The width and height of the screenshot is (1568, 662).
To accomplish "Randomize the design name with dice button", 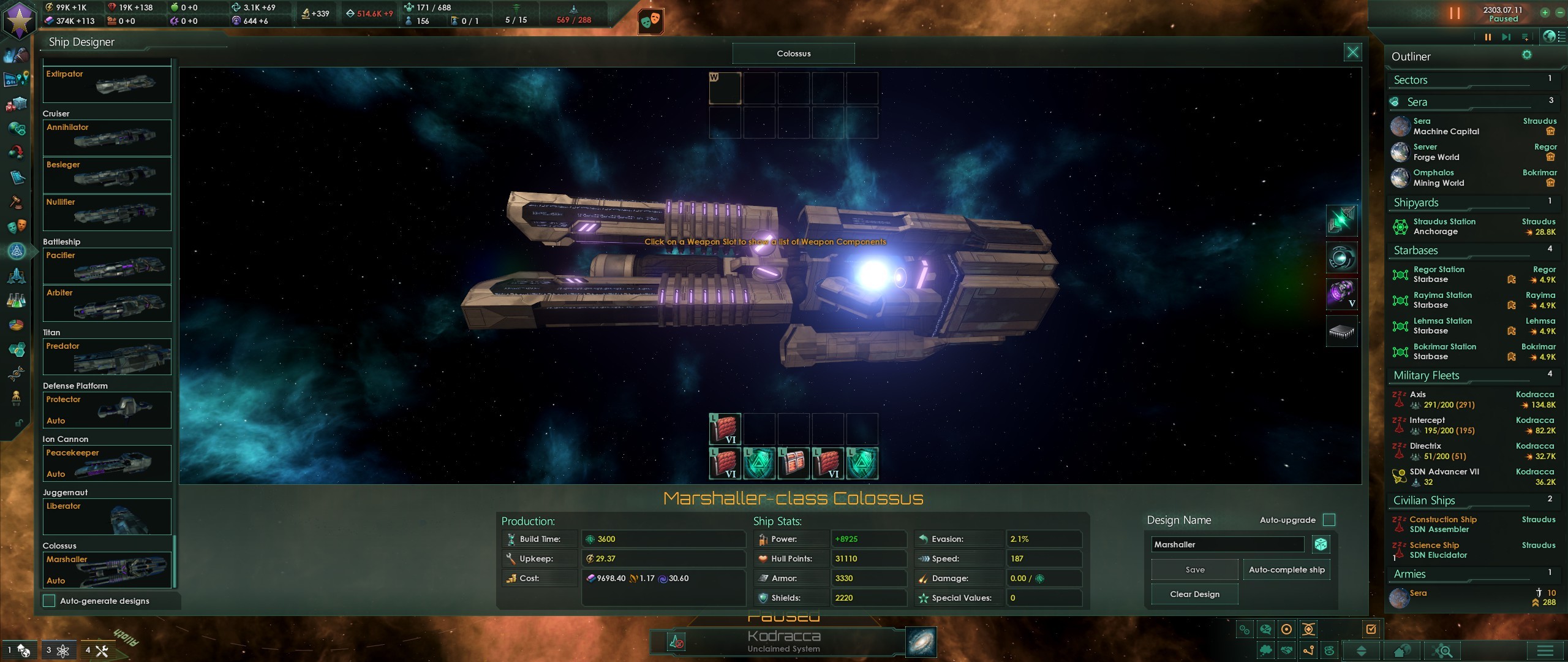I will [x=1321, y=544].
